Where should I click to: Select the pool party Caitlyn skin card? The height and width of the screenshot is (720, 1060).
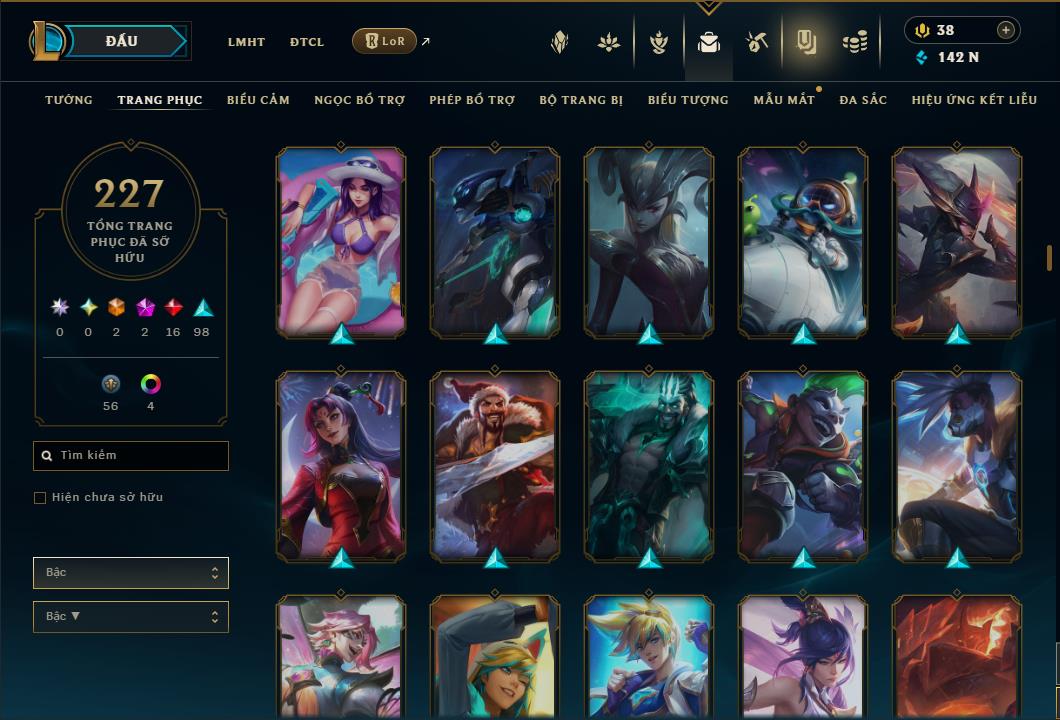click(341, 241)
